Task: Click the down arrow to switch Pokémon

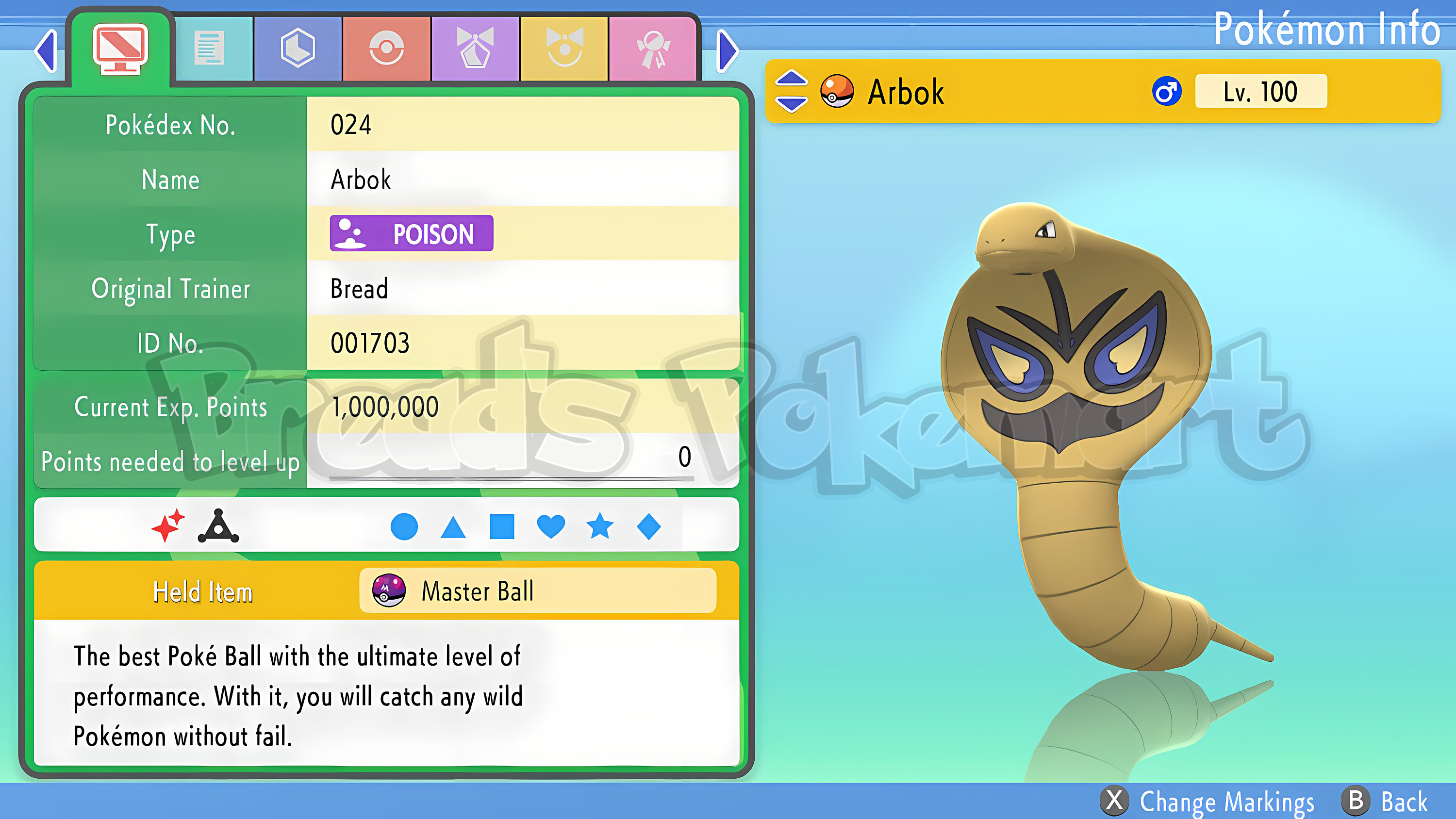Action: (x=791, y=105)
